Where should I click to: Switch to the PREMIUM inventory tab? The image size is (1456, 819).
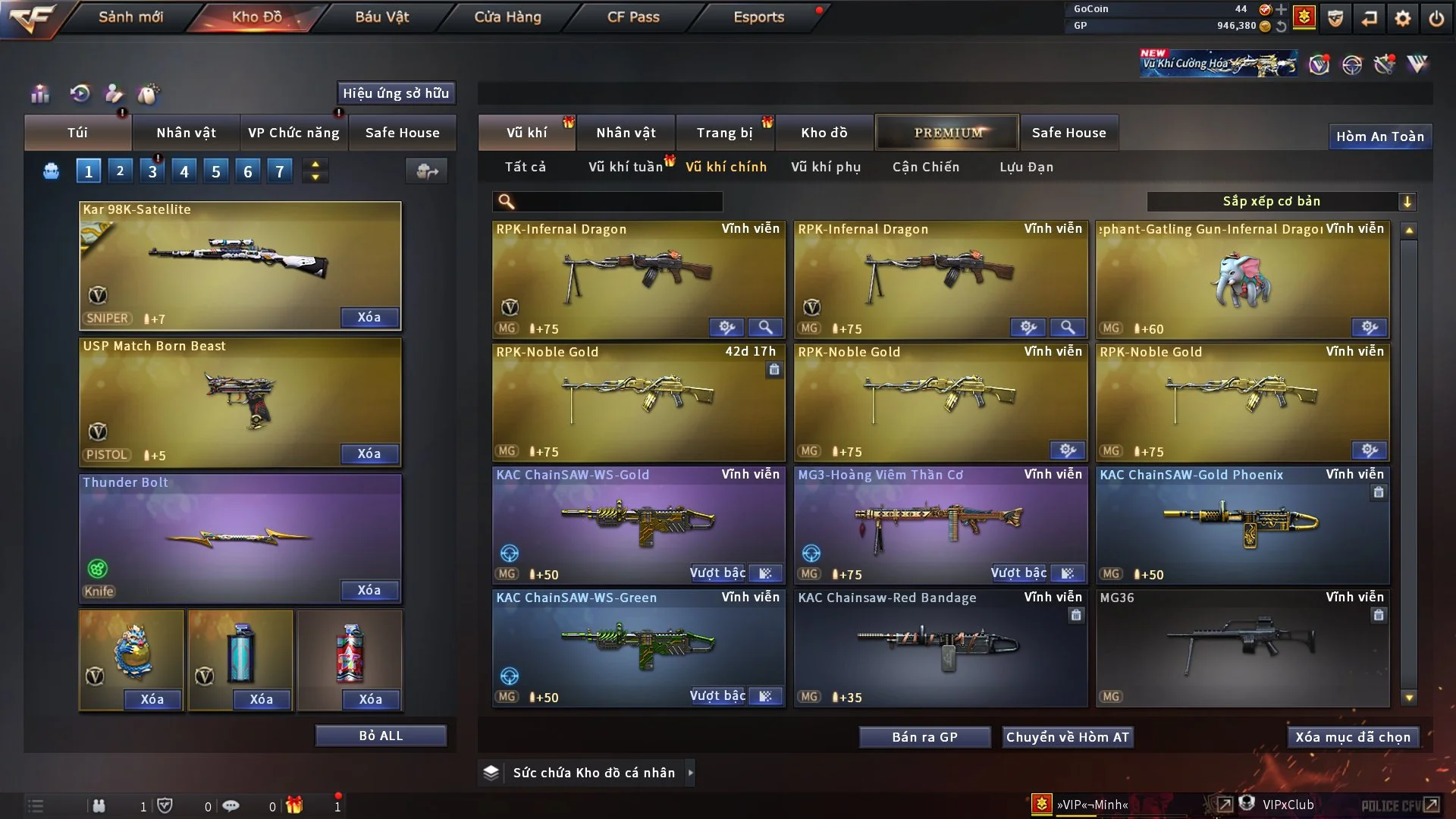(947, 133)
